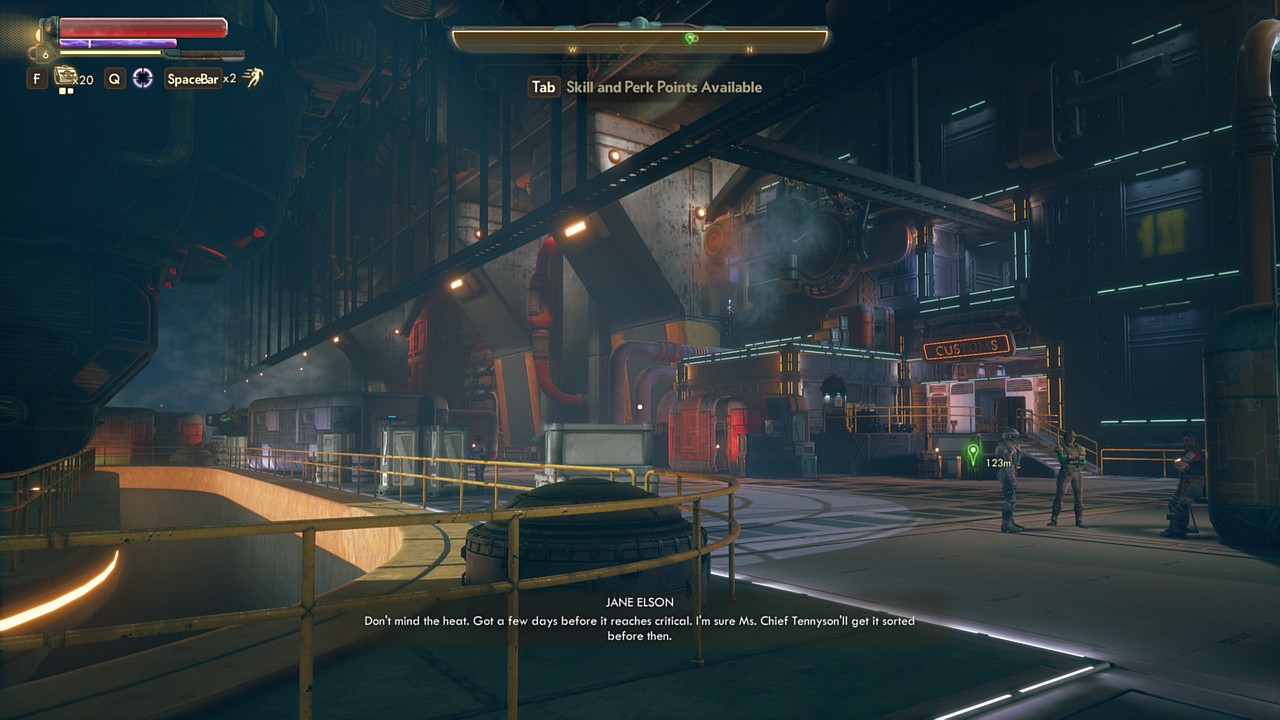Click the compass bar
1280x720 pixels.
(640, 40)
